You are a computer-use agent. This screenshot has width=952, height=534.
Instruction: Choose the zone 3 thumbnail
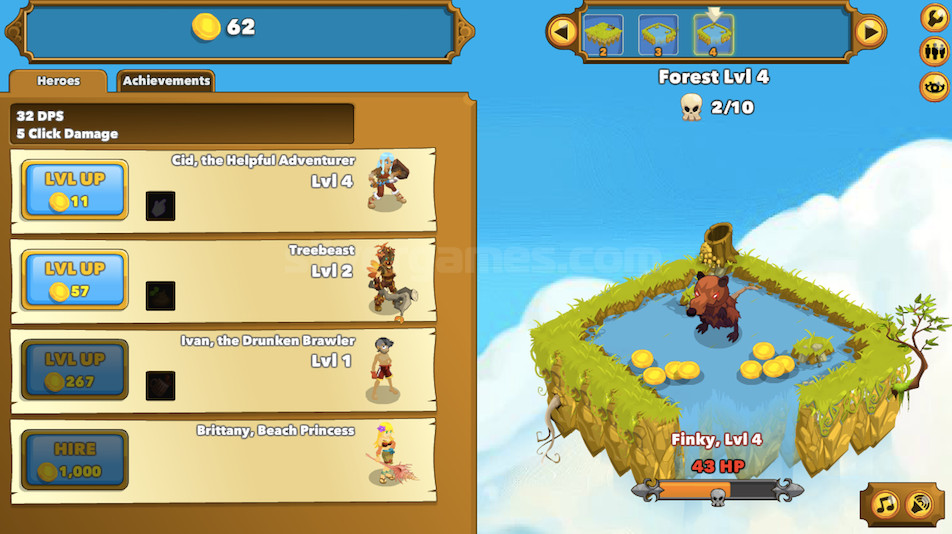[x=658, y=35]
